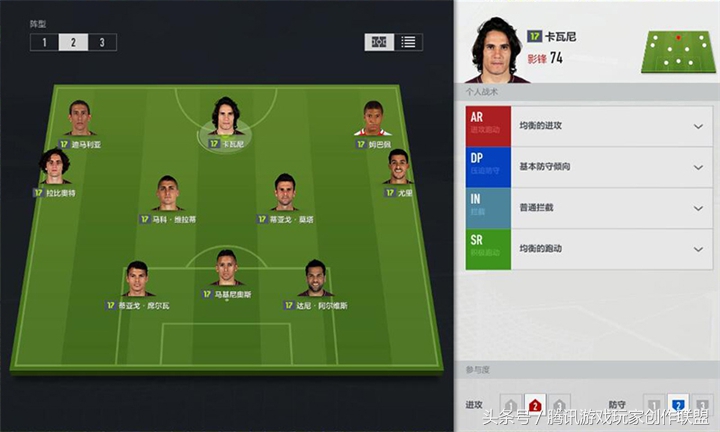
Task: Switch to formation preset 1
Action: pyautogui.click(x=44, y=42)
